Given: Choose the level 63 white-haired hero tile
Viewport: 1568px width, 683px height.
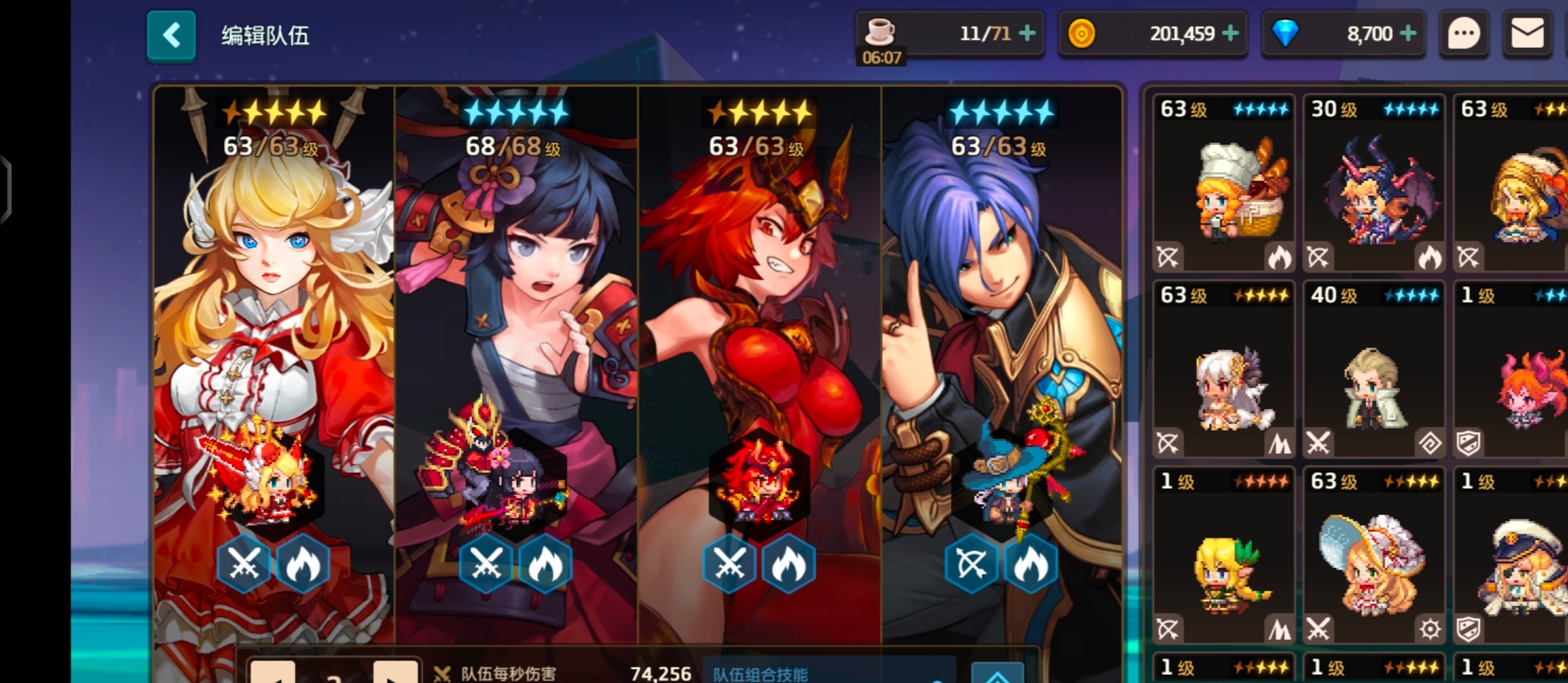Looking at the screenshot, I should [1224, 369].
